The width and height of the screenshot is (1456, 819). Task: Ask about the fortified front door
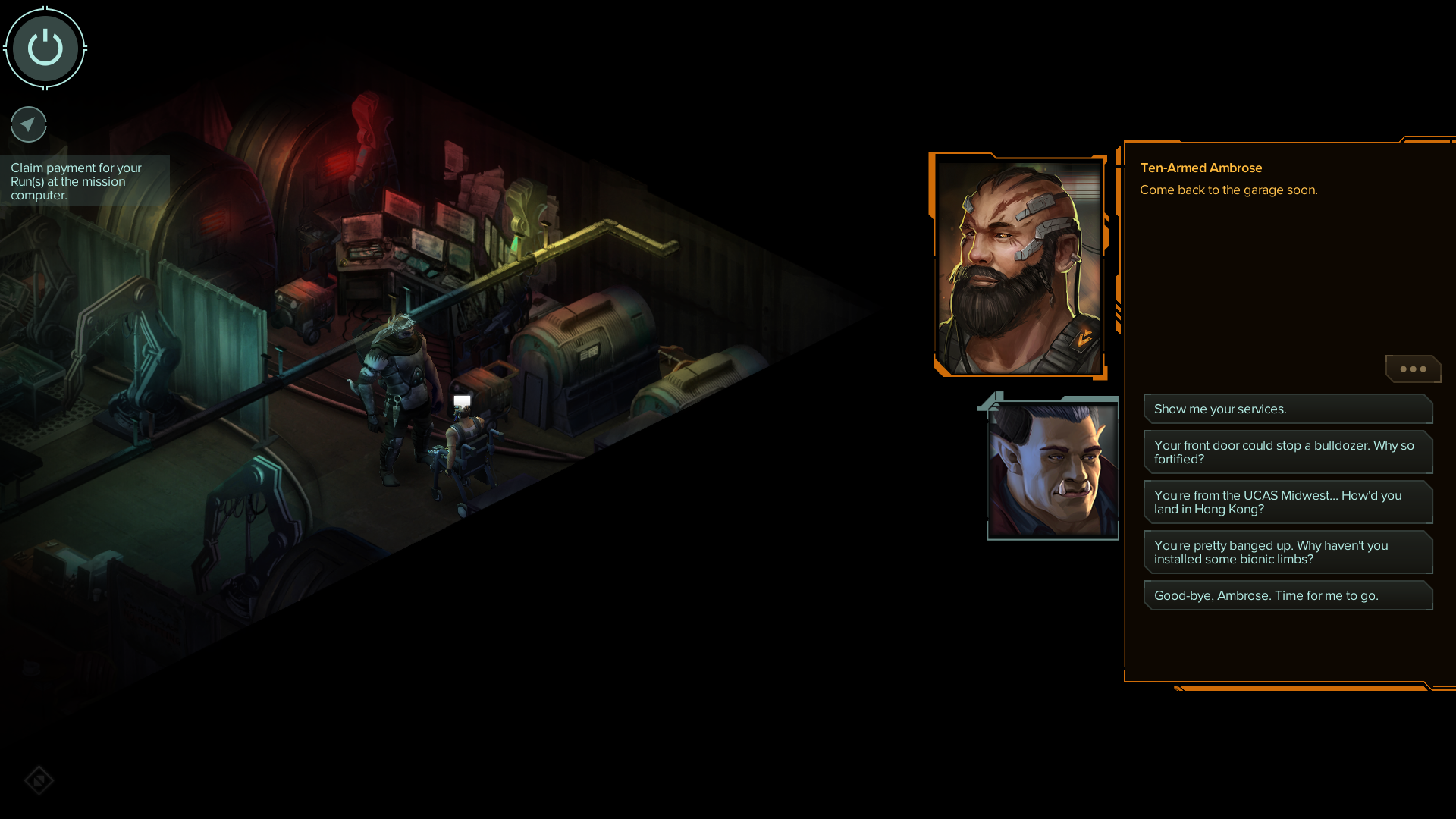pos(1287,452)
